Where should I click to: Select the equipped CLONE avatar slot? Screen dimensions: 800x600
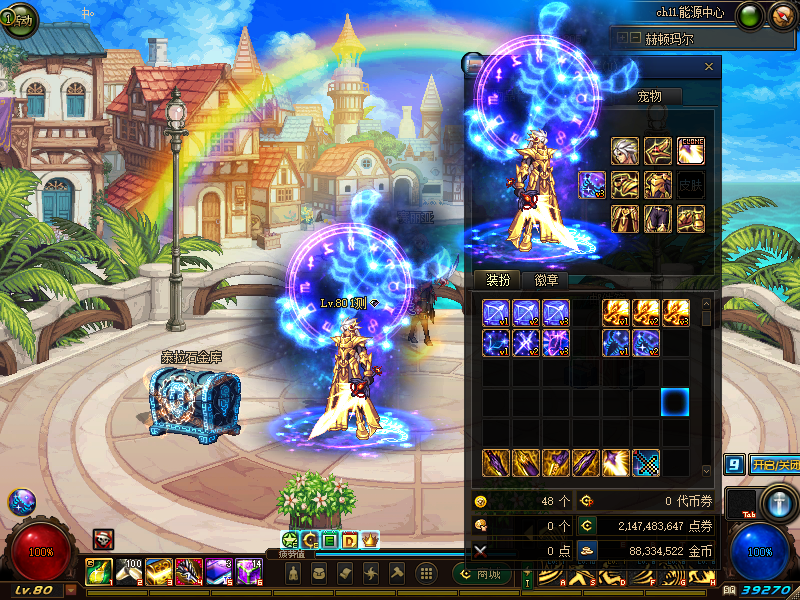pyautogui.click(x=691, y=151)
